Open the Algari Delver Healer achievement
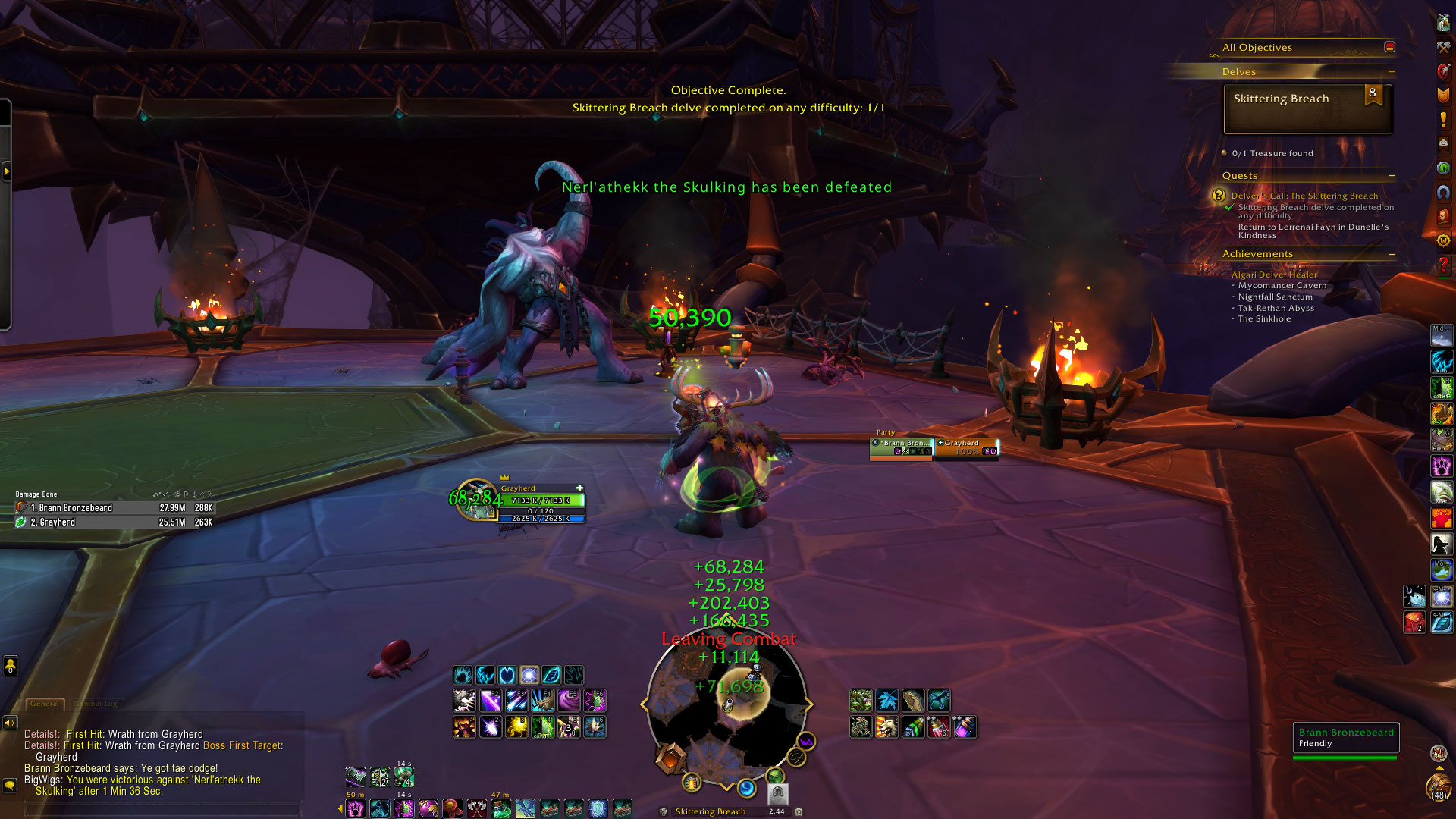Viewport: 1456px width, 819px height. pos(1274,275)
